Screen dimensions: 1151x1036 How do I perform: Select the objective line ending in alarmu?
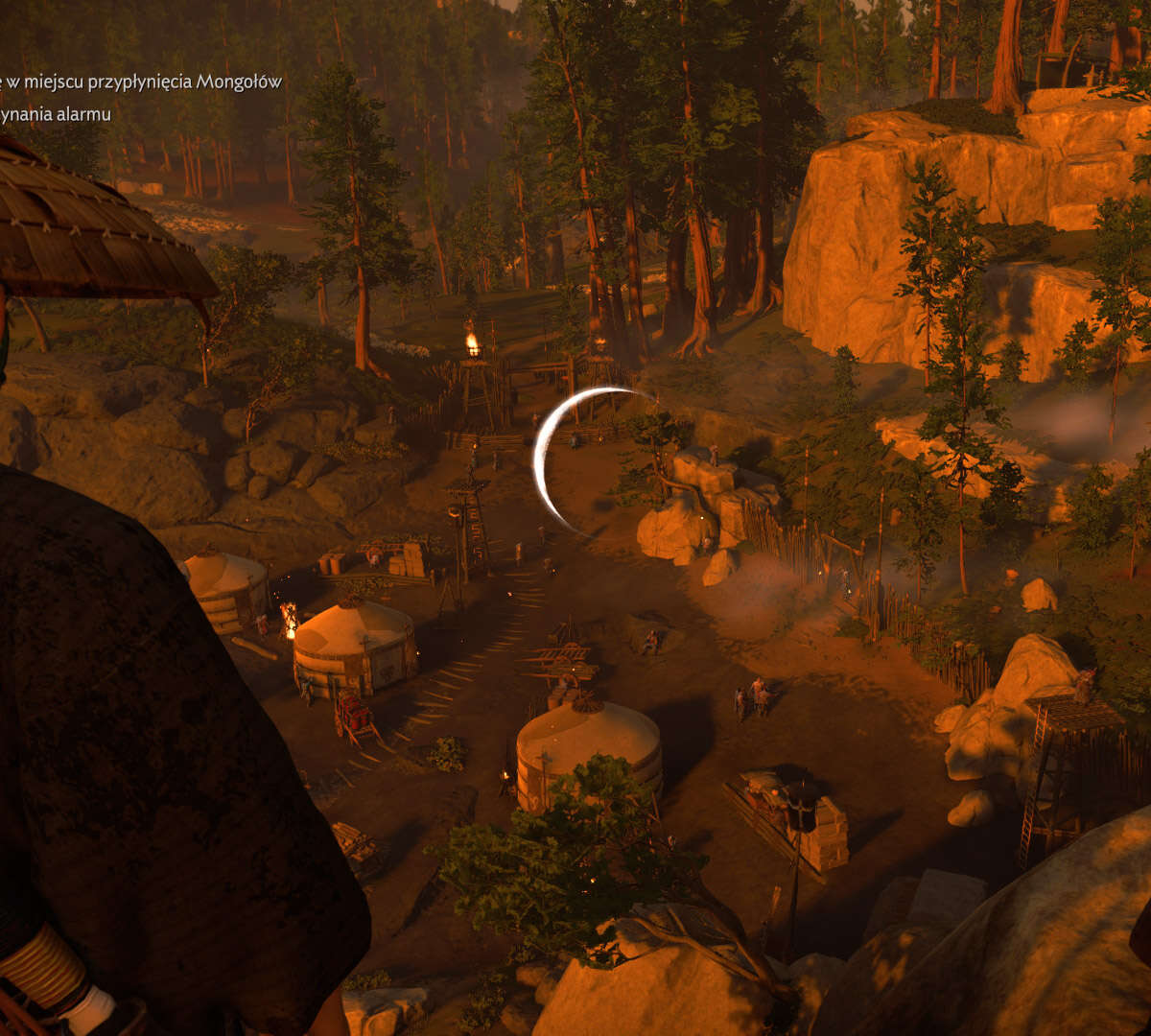tap(56, 115)
